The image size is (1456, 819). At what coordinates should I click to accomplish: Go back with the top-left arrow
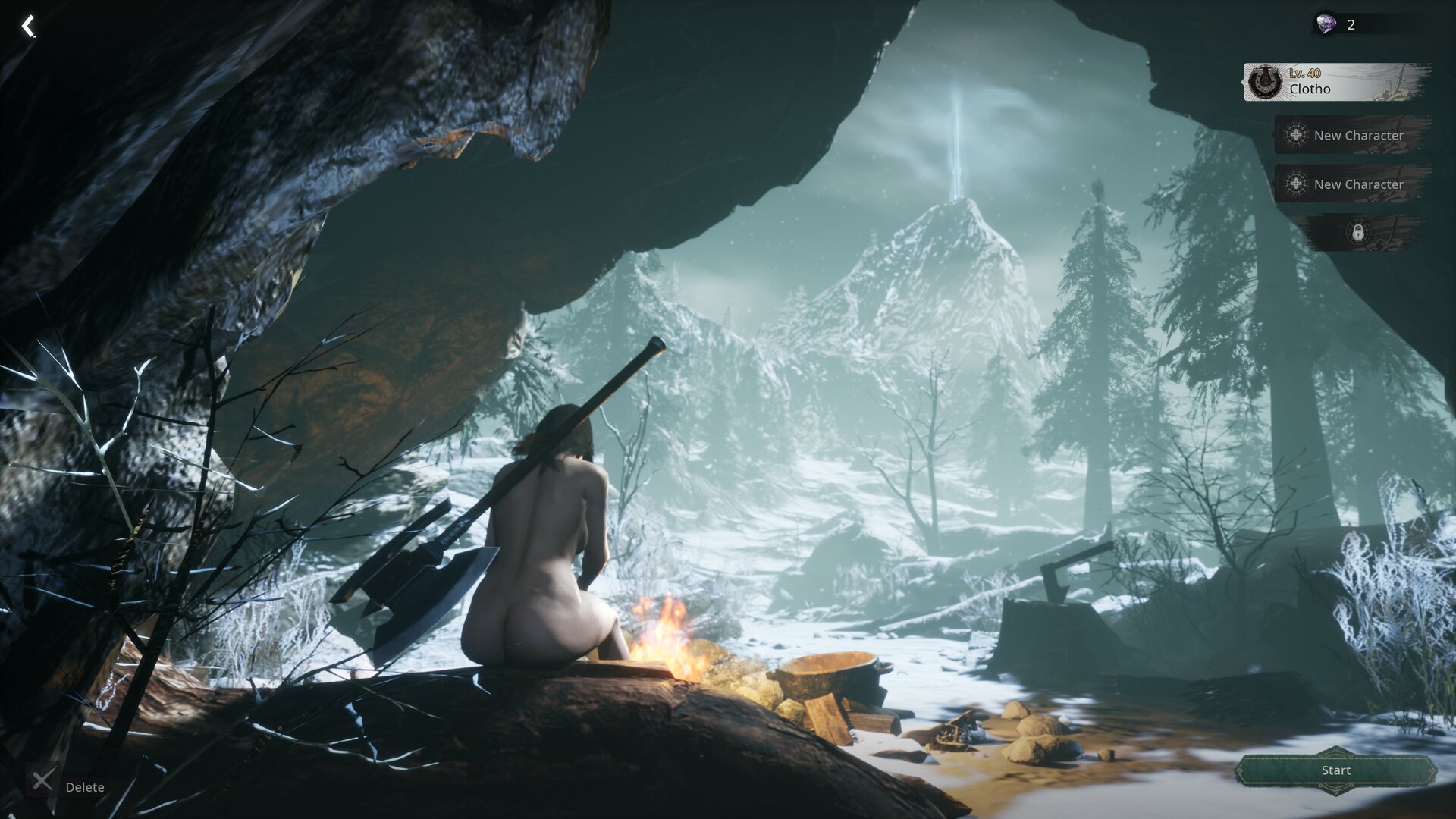tap(28, 27)
